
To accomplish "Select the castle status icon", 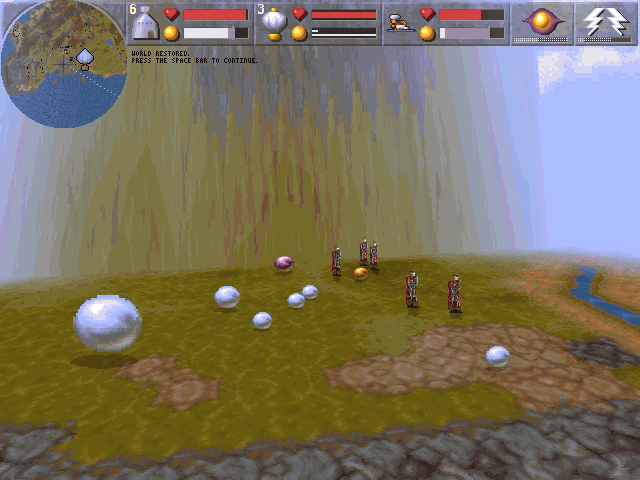I will click(x=146, y=23).
